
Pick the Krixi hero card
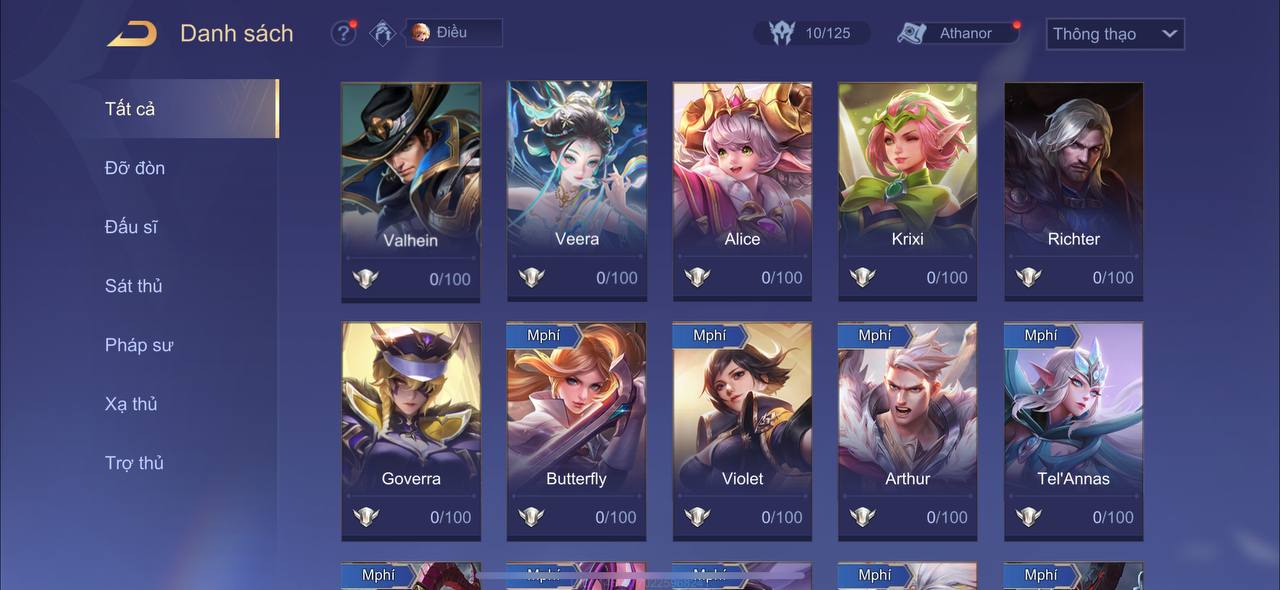pos(908,190)
